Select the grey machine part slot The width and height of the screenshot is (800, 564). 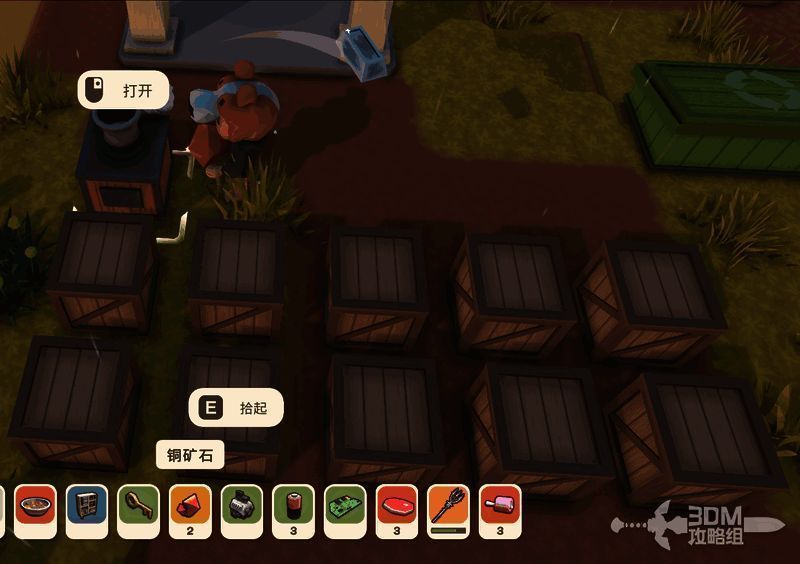pyautogui.click(x=242, y=506)
